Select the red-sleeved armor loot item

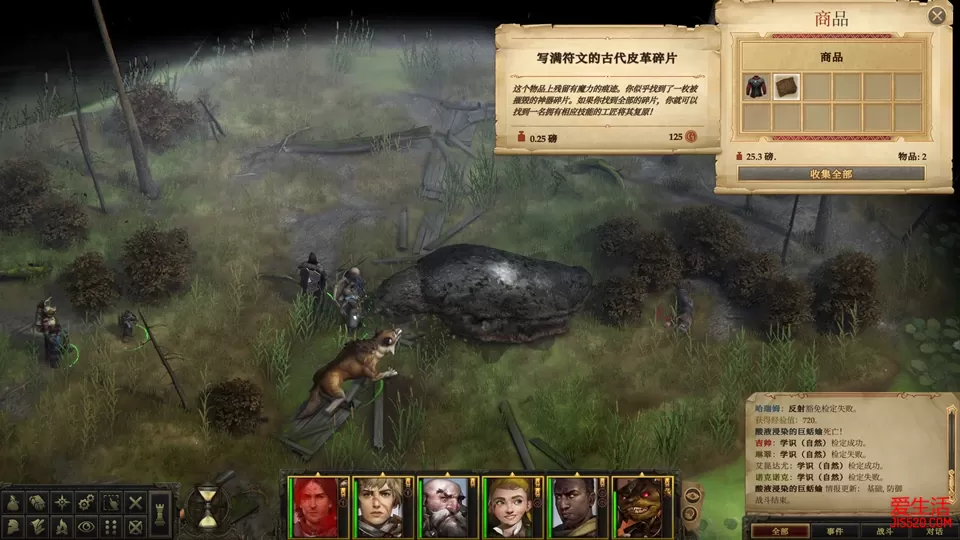[x=756, y=87]
